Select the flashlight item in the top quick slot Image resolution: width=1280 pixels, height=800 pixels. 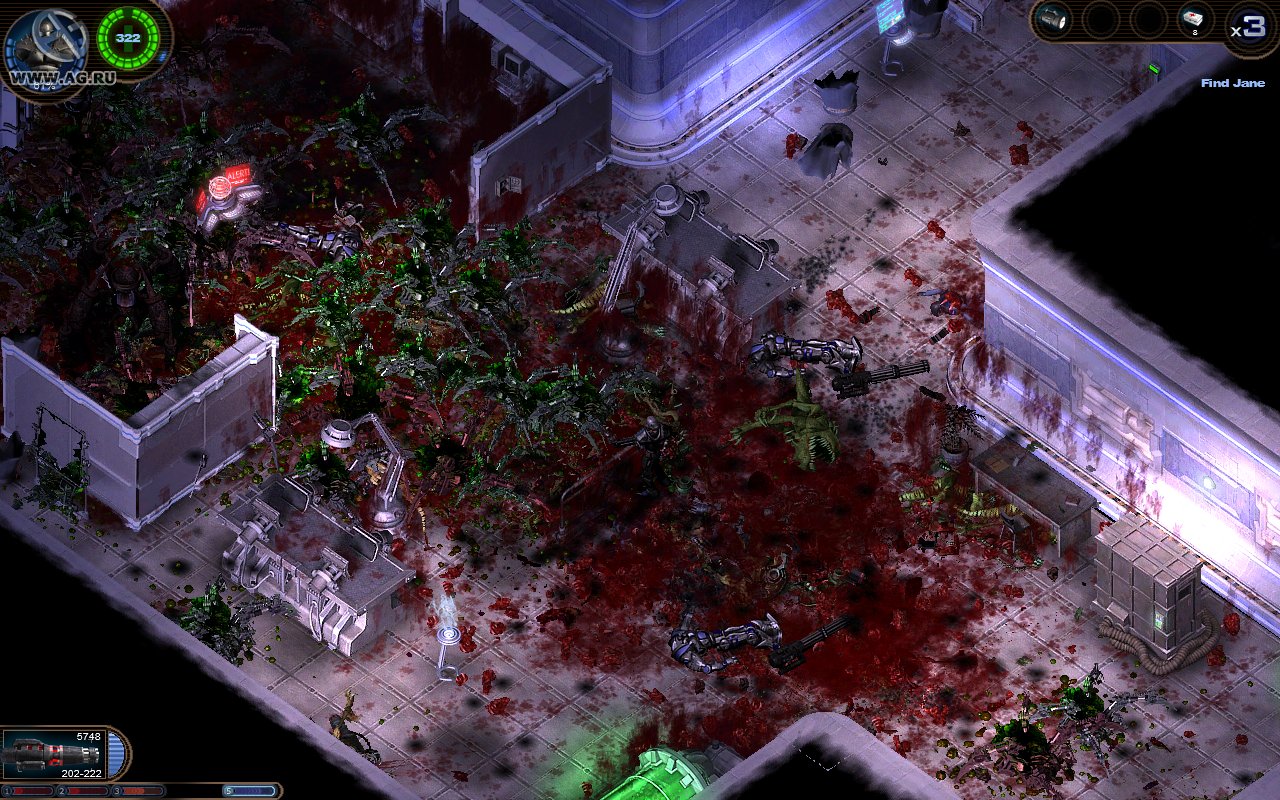1052,17
